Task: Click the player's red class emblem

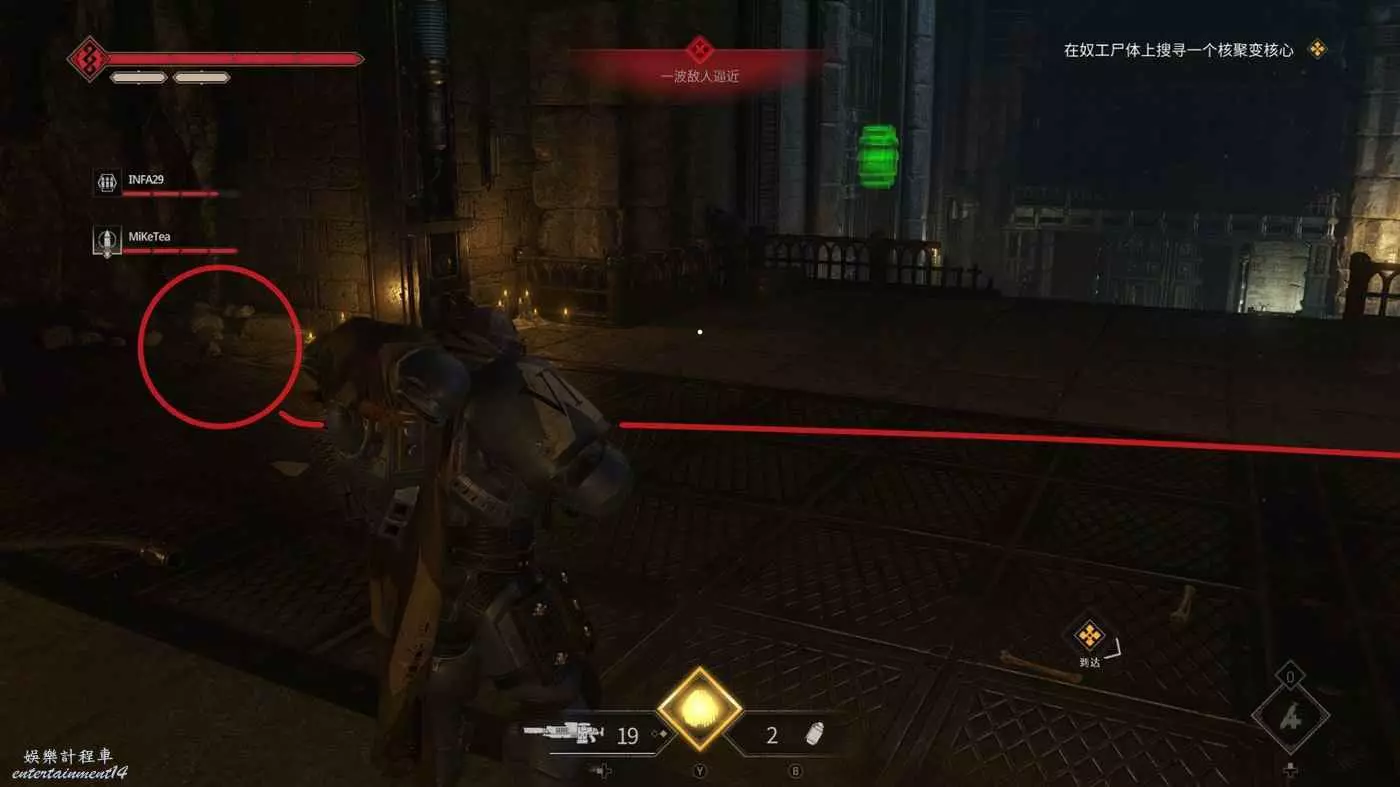Action: click(88, 59)
